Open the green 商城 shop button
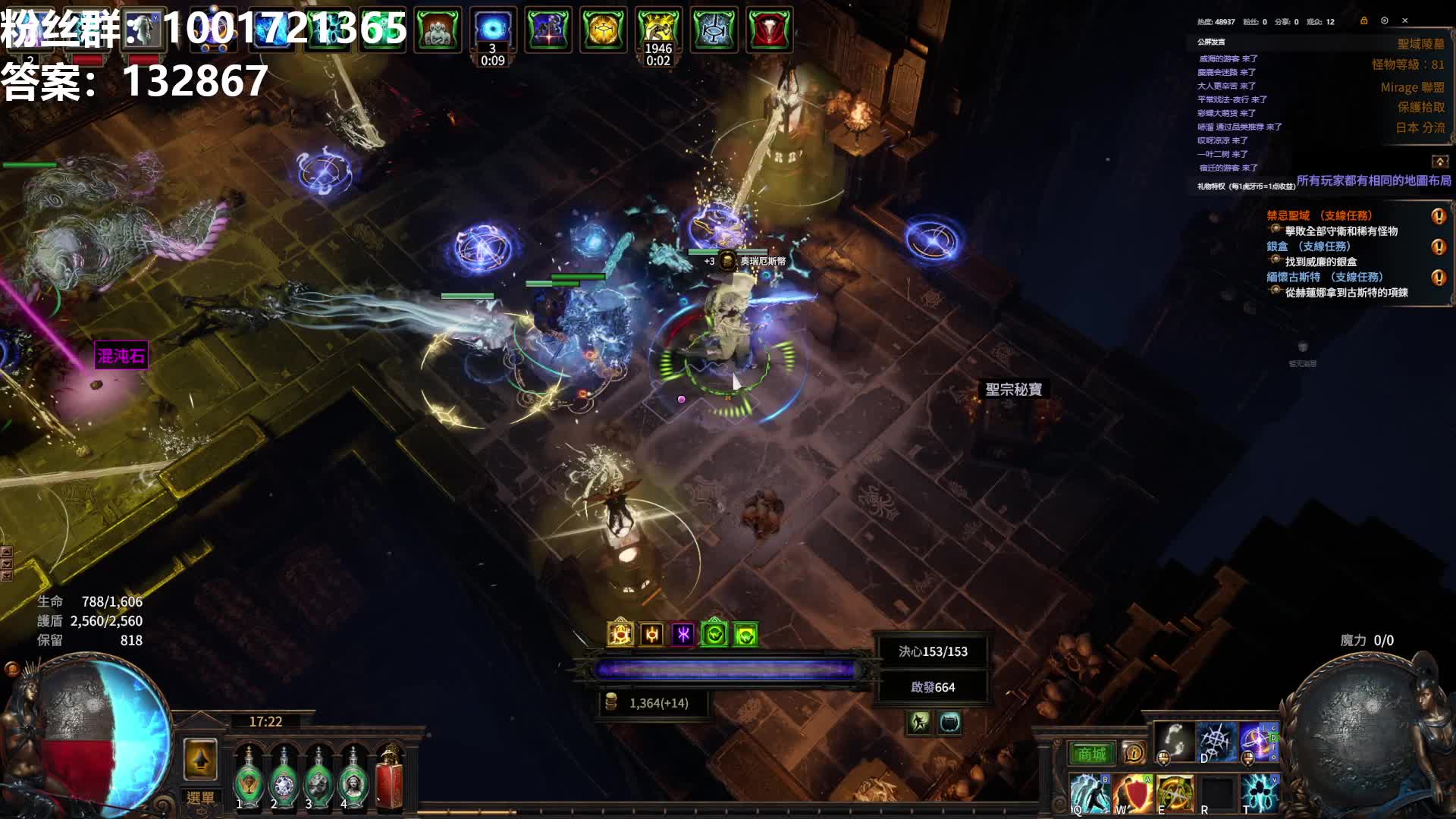This screenshot has height=819, width=1456. tap(1092, 754)
